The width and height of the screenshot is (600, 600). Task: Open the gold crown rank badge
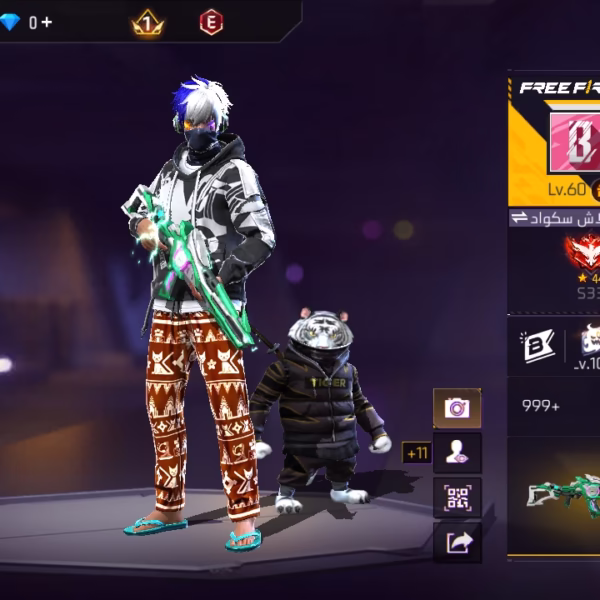click(148, 22)
